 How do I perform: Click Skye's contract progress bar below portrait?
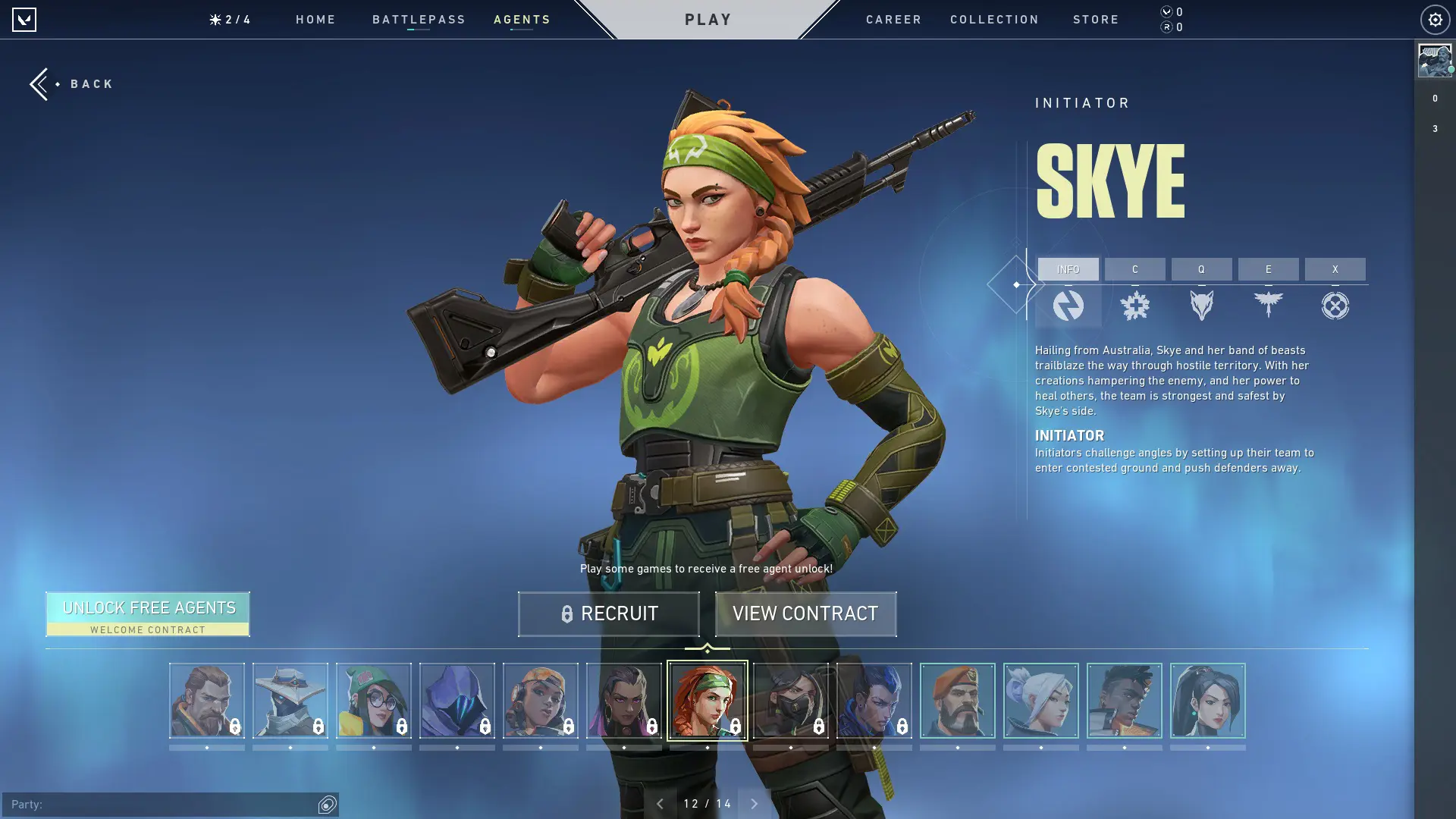(x=708, y=747)
